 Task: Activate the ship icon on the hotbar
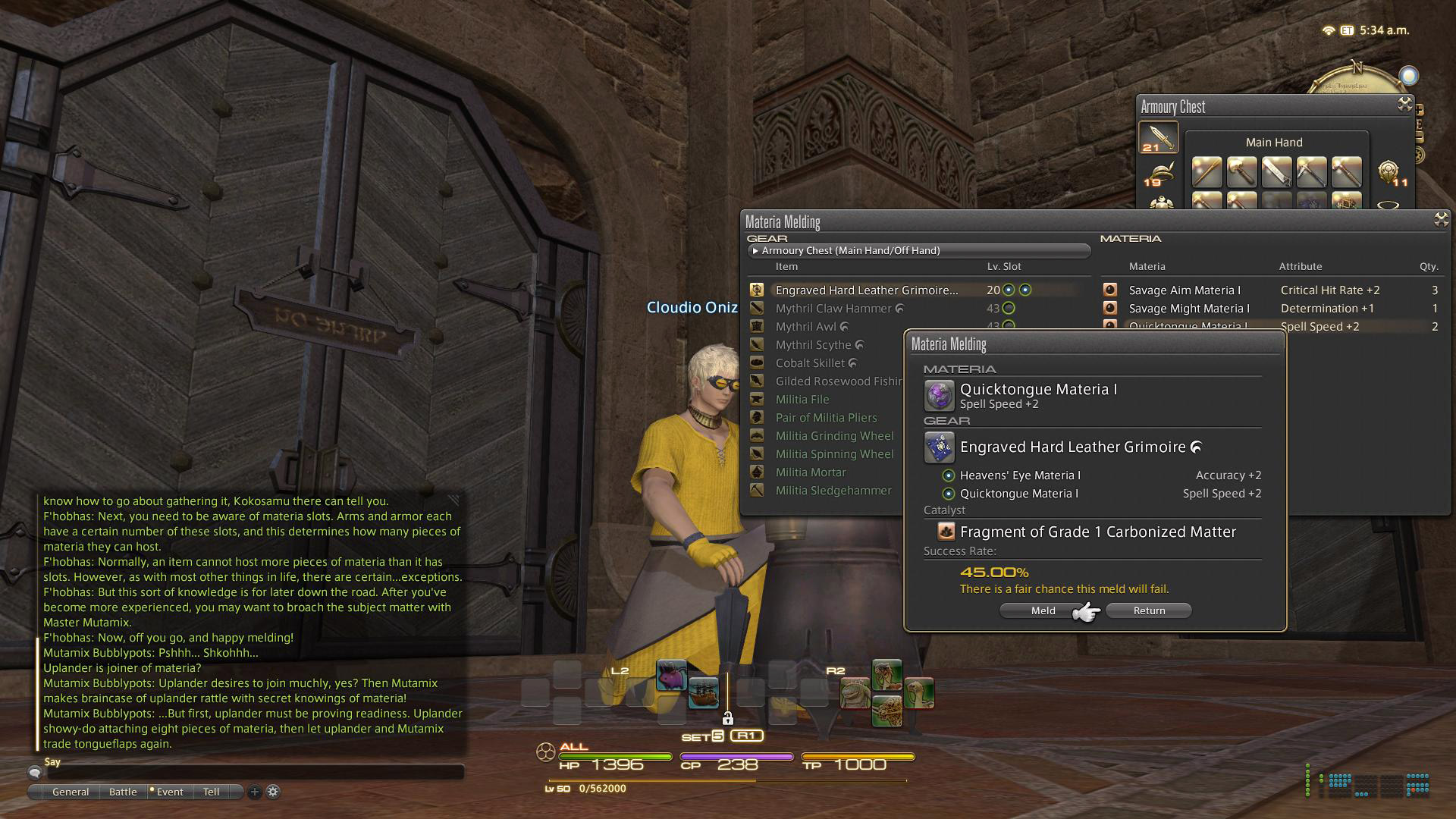703,692
